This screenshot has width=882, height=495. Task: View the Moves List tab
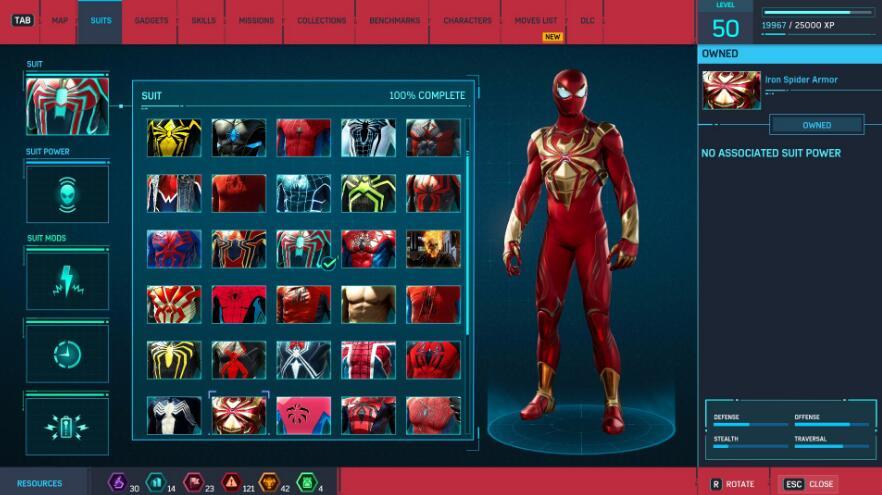point(537,20)
